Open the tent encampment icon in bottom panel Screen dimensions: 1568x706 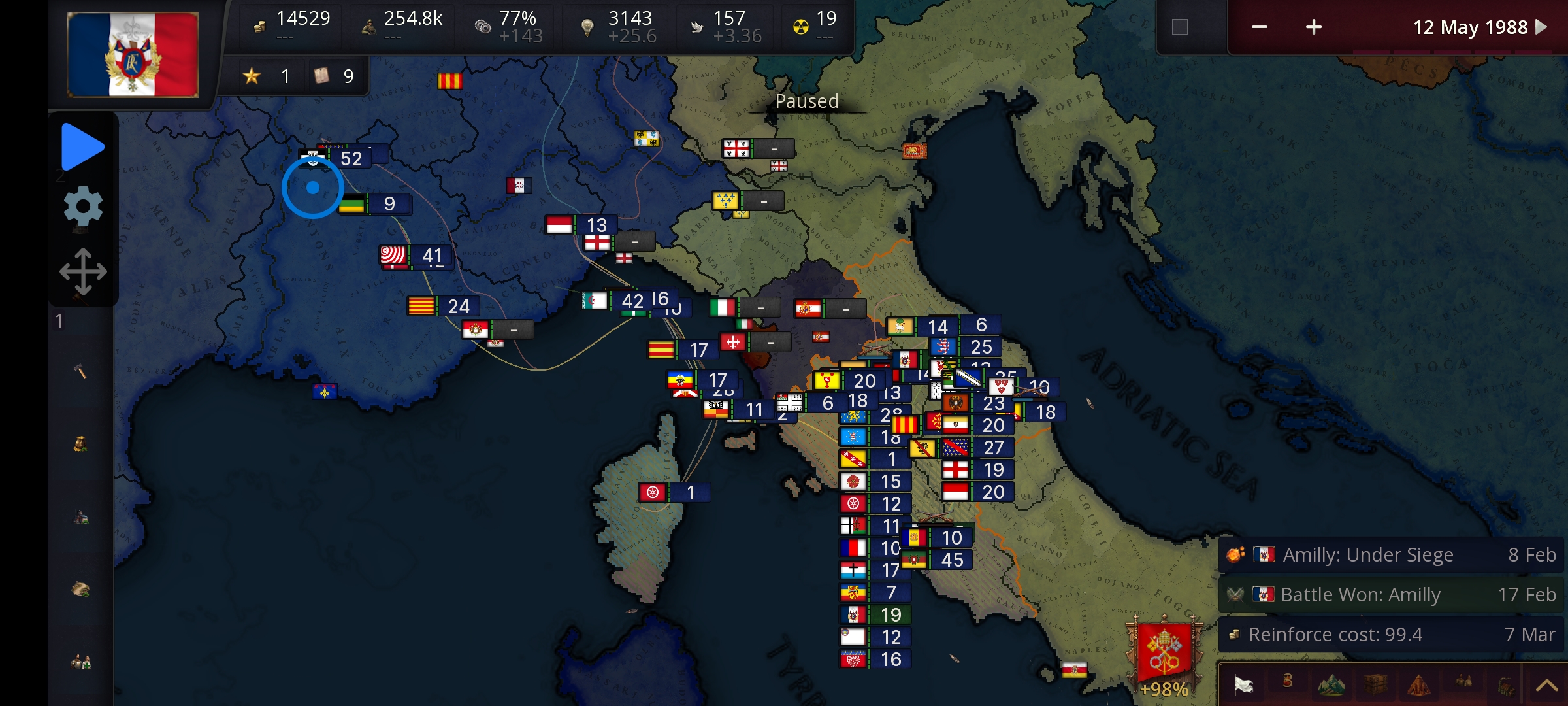click(x=1419, y=685)
